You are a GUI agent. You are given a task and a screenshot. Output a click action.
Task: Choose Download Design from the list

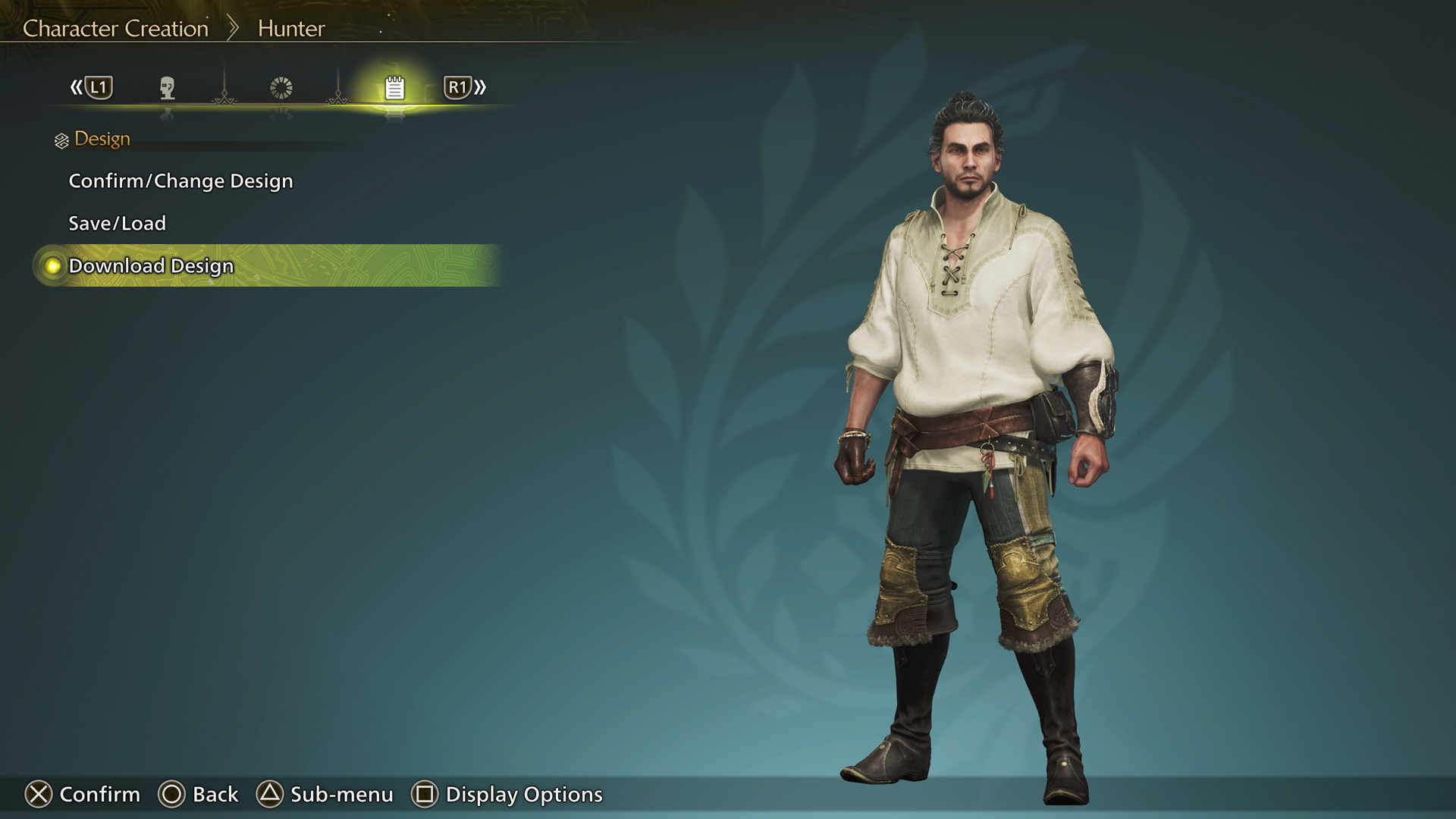pos(151,266)
